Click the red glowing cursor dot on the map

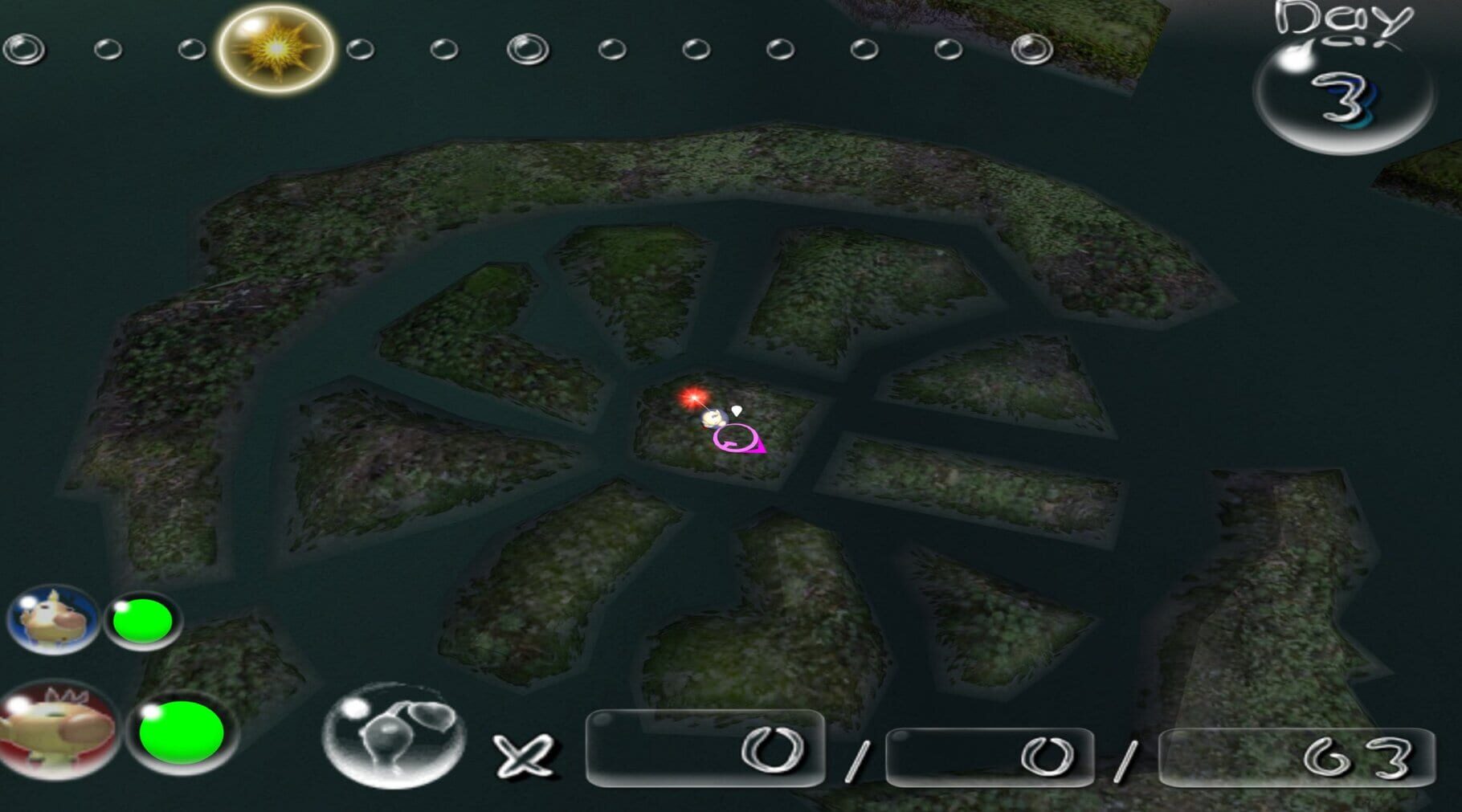pyautogui.click(x=693, y=396)
